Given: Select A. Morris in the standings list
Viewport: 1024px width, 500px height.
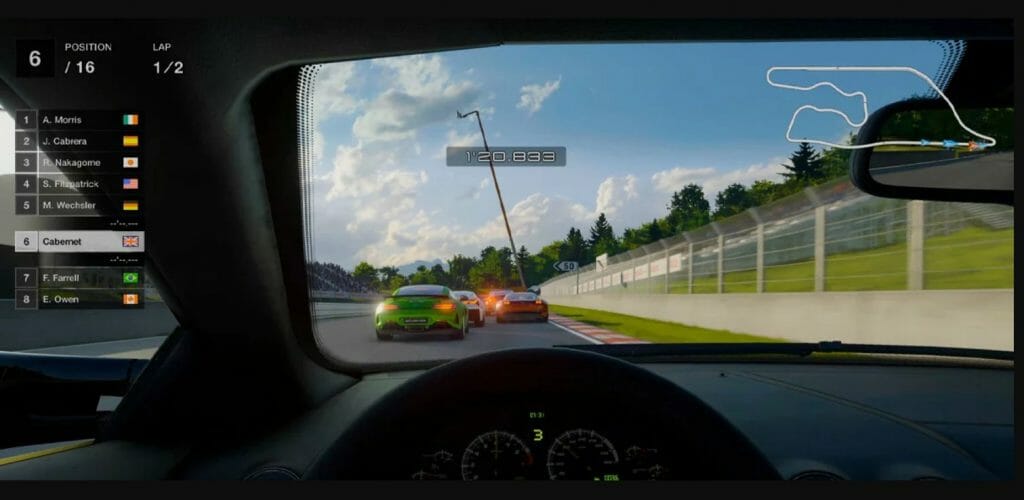Looking at the screenshot, I should pyautogui.click(x=80, y=120).
